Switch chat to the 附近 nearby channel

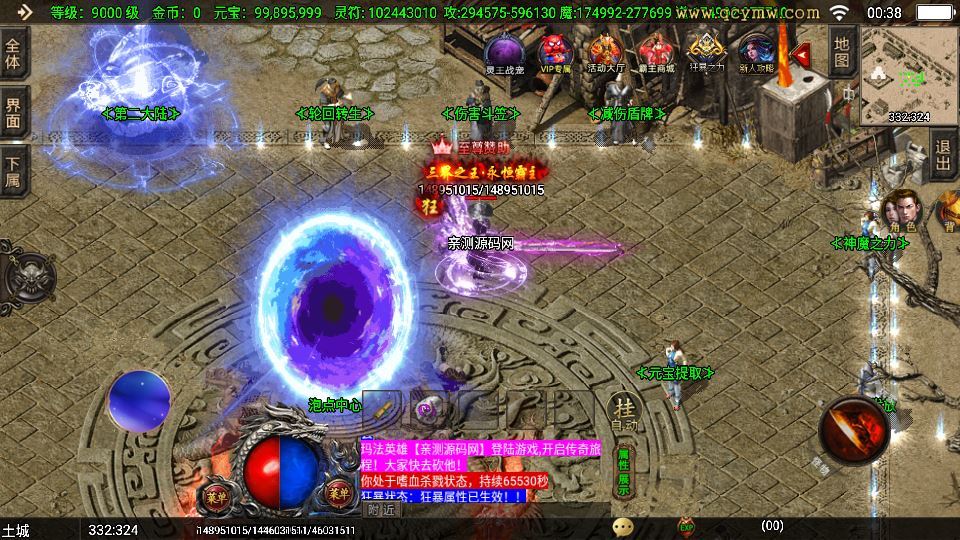(x=380, y=509)
